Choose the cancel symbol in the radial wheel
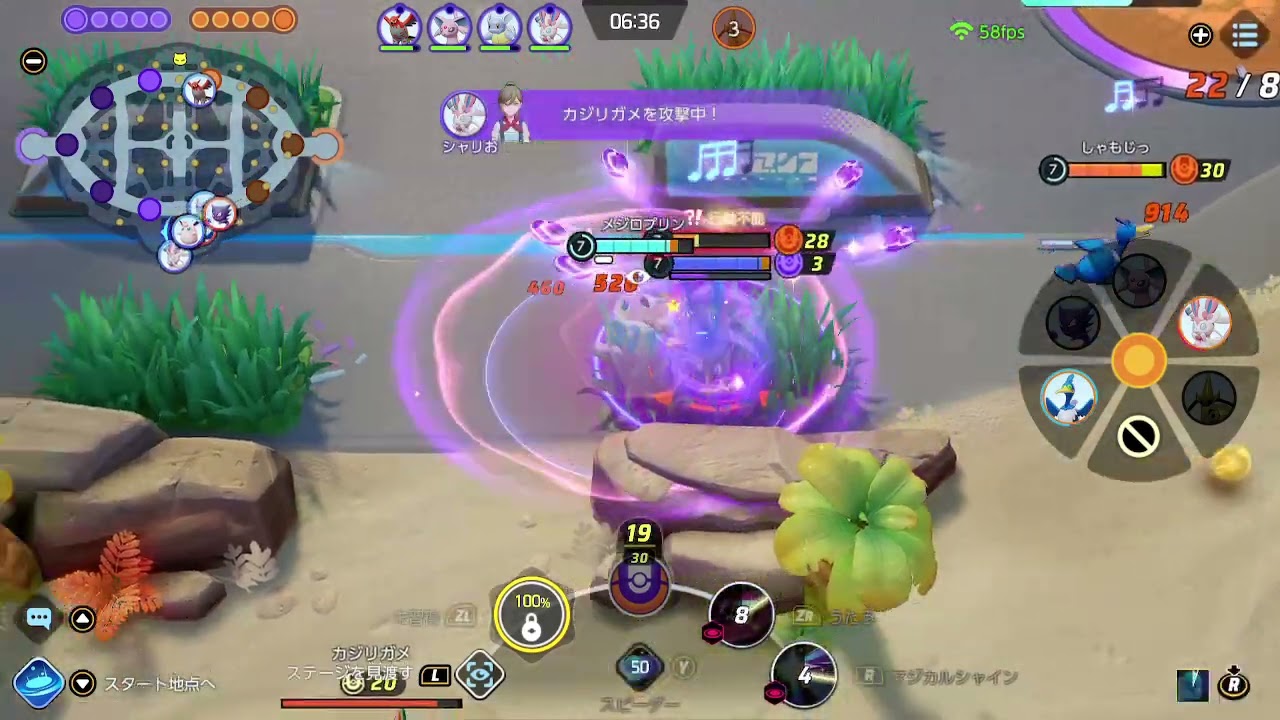This screenshot has height=720, width=1280. (1138, 437)
